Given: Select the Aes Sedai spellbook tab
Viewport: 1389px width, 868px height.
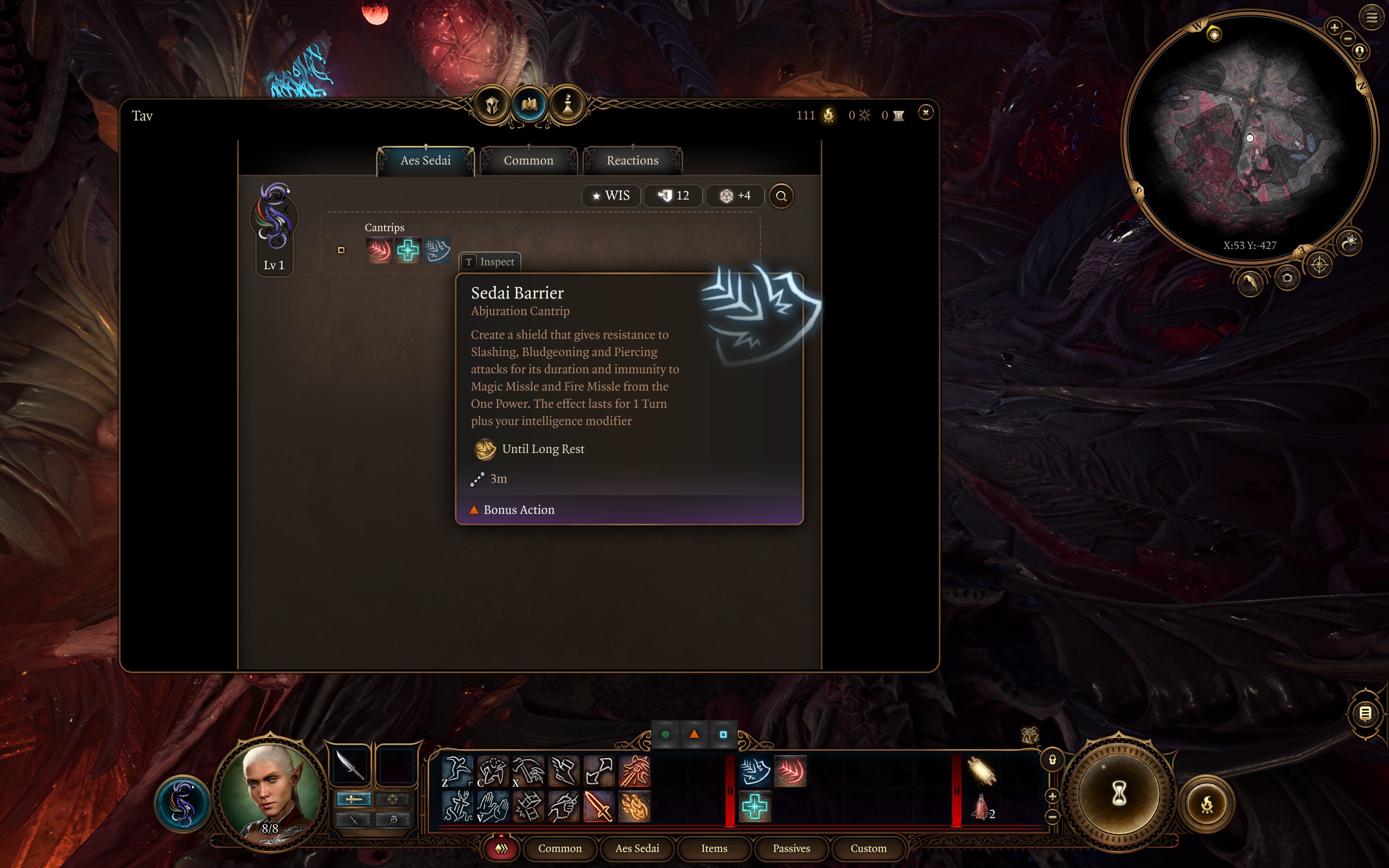Looking at the screenshot, I should click(425, 161).
